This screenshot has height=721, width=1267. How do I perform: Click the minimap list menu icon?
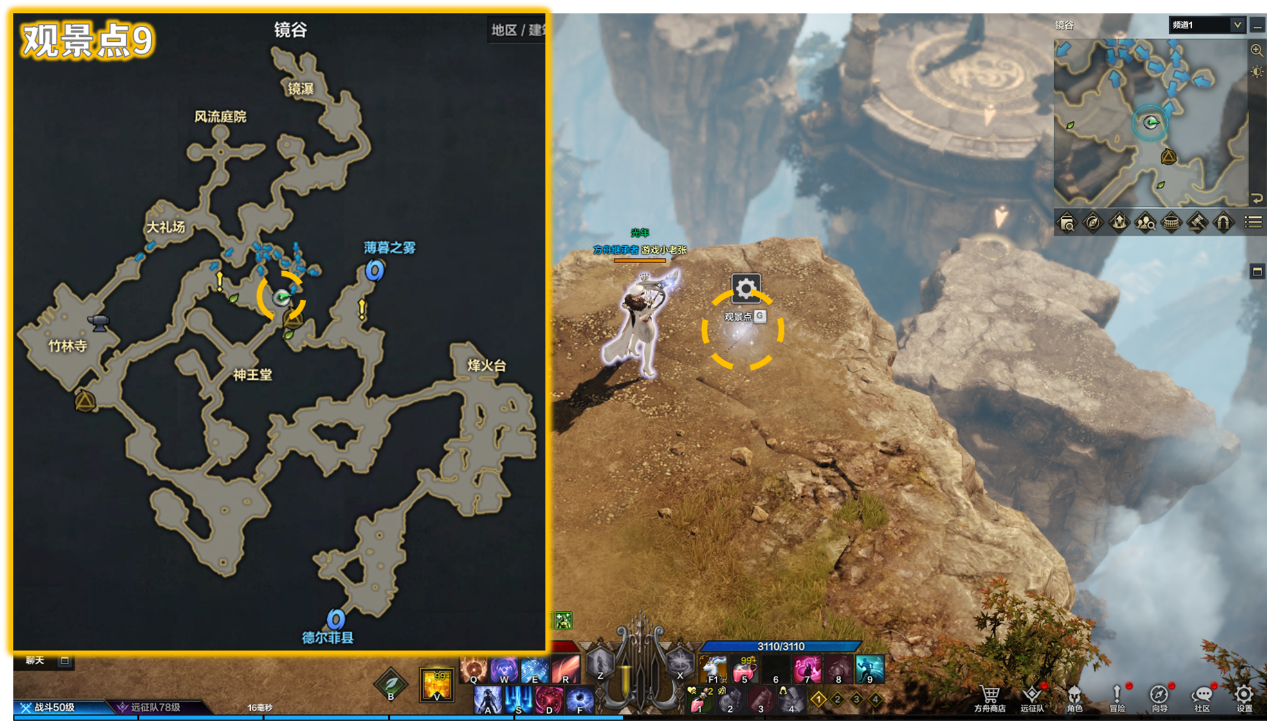point(1253,223)
